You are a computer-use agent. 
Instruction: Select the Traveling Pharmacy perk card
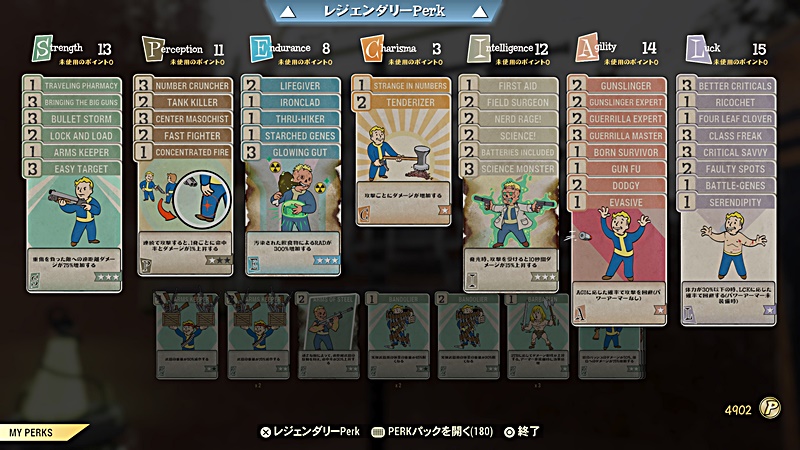[82, 86]
